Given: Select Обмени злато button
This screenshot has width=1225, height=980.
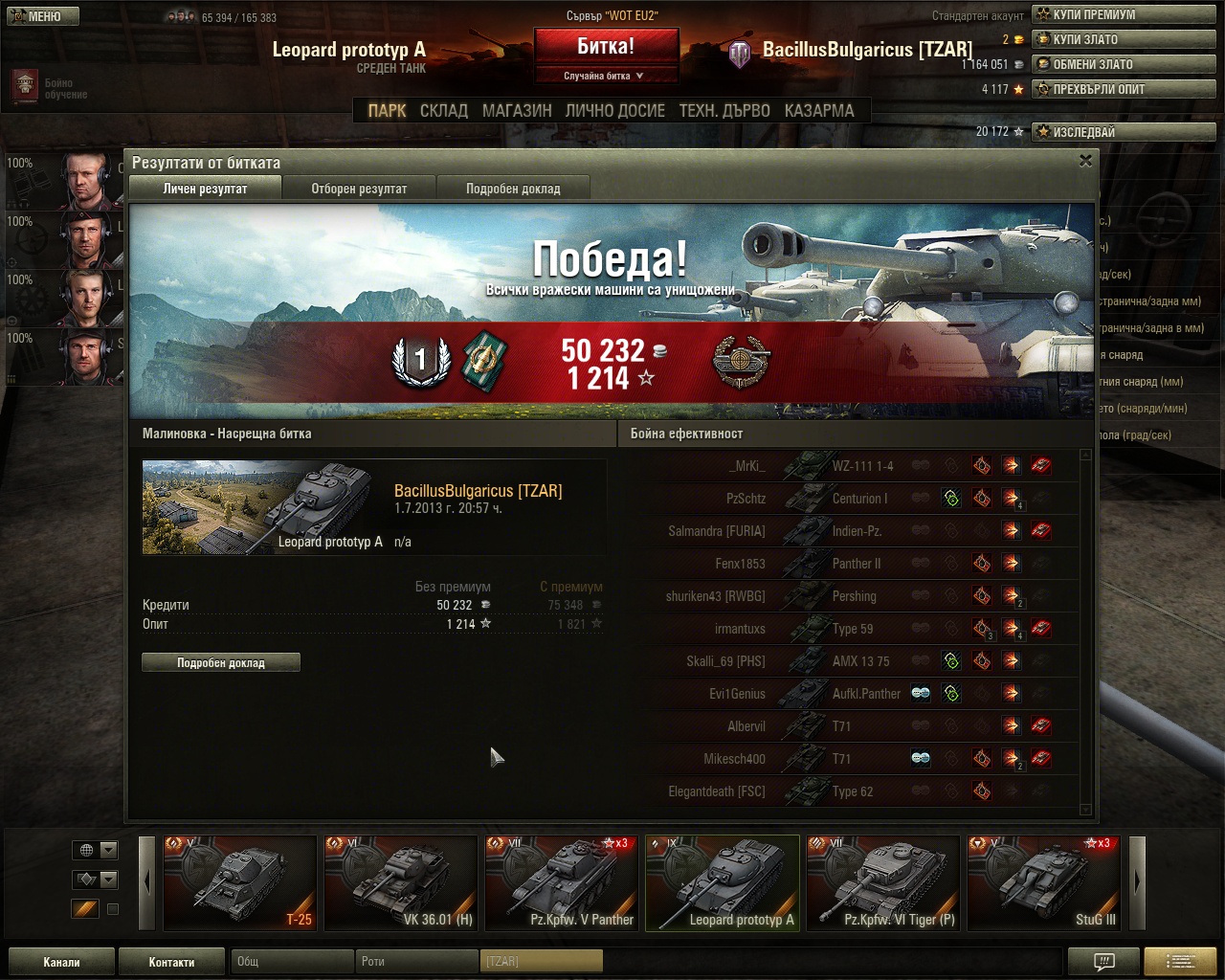Looking at the screenshot, I should tap(1123, 64).
